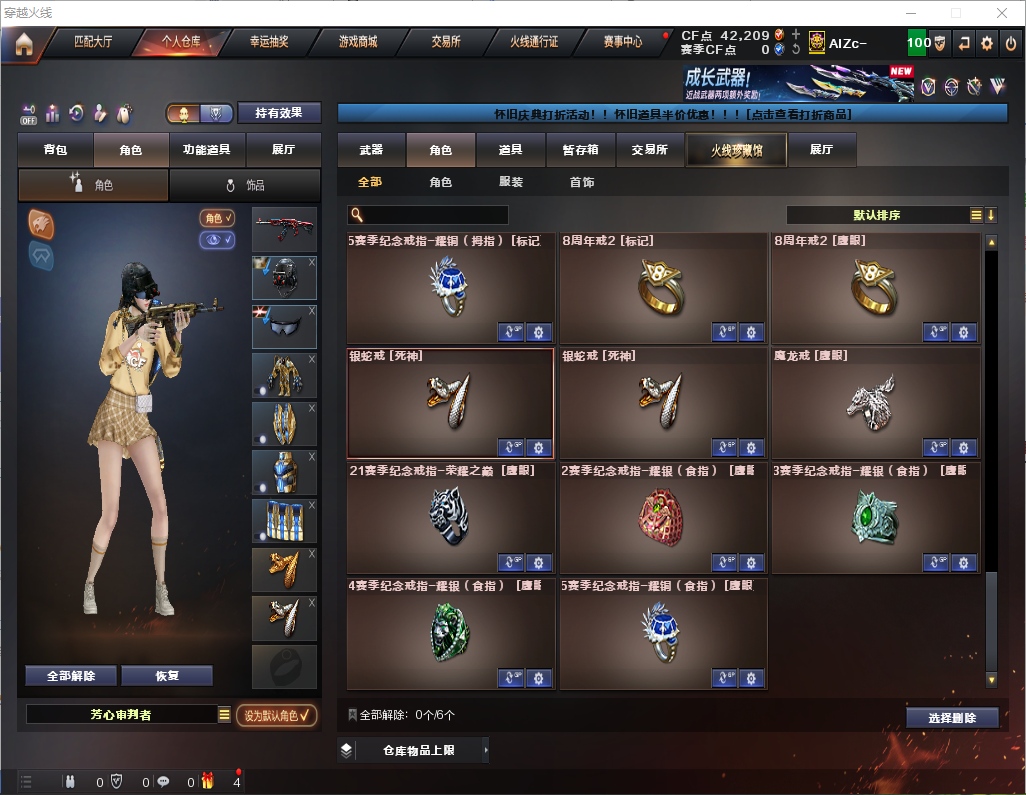Filter items by 首饰 accessories
The image size is (1026, 795).
(582, 183)
